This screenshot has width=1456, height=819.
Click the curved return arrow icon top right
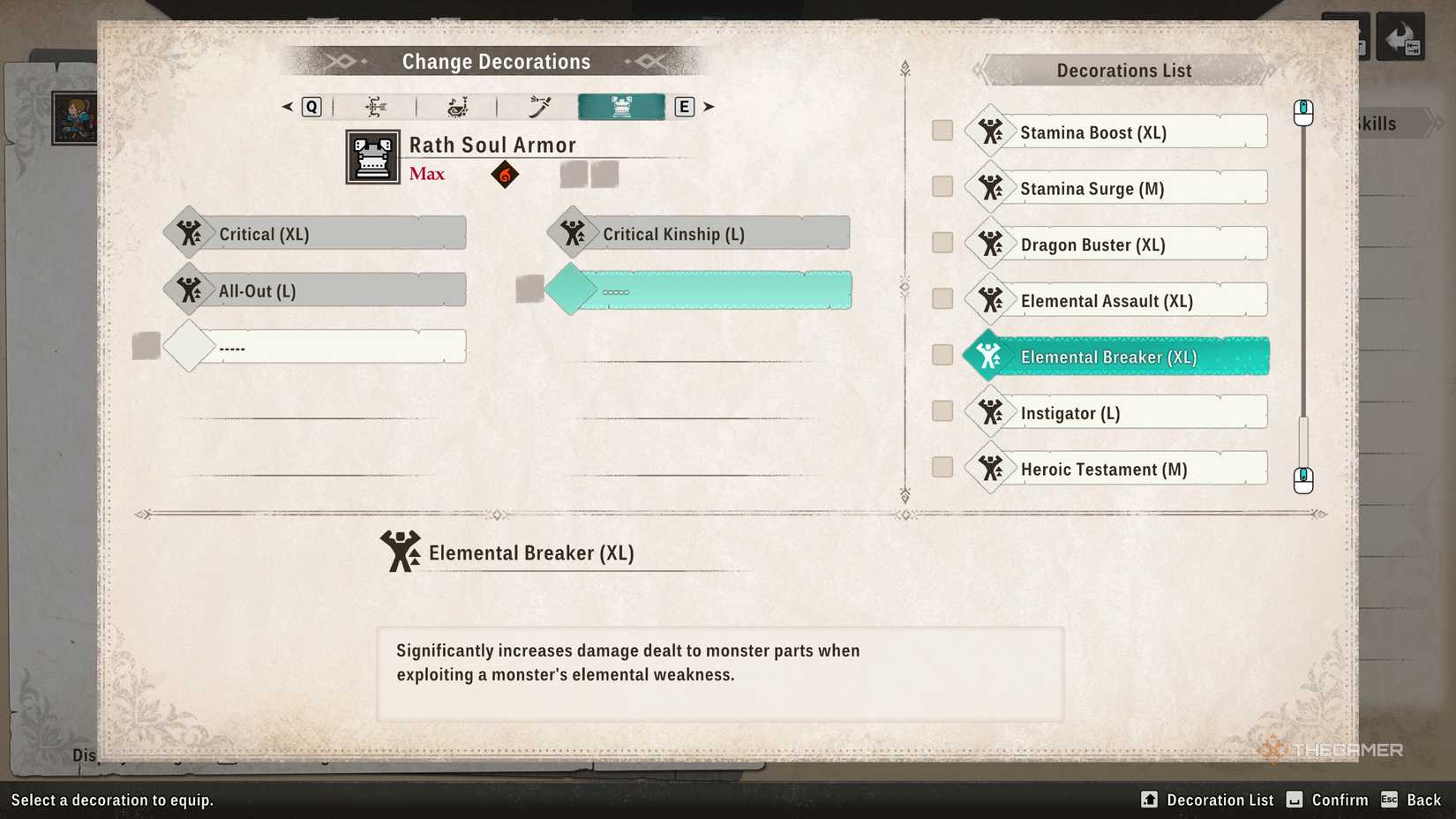(1400, 36)
